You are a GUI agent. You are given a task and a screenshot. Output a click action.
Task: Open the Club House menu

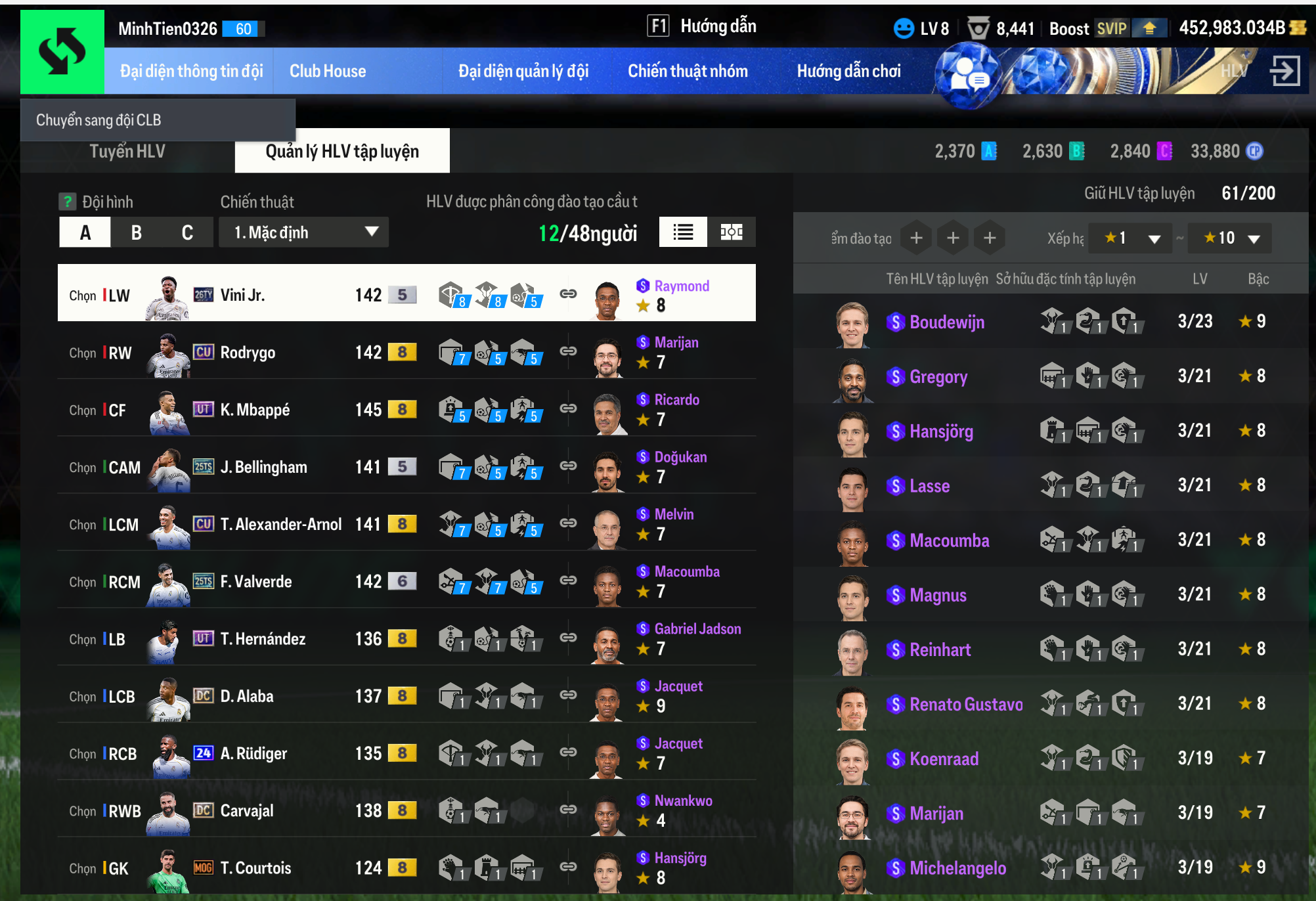pyautogui.click(x=328, y=71)
